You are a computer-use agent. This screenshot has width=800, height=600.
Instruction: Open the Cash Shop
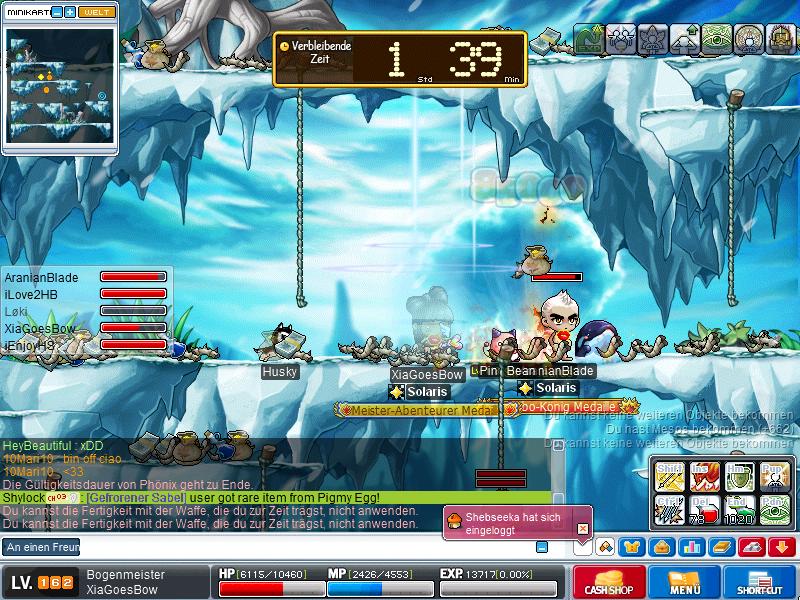click(608, 583)
